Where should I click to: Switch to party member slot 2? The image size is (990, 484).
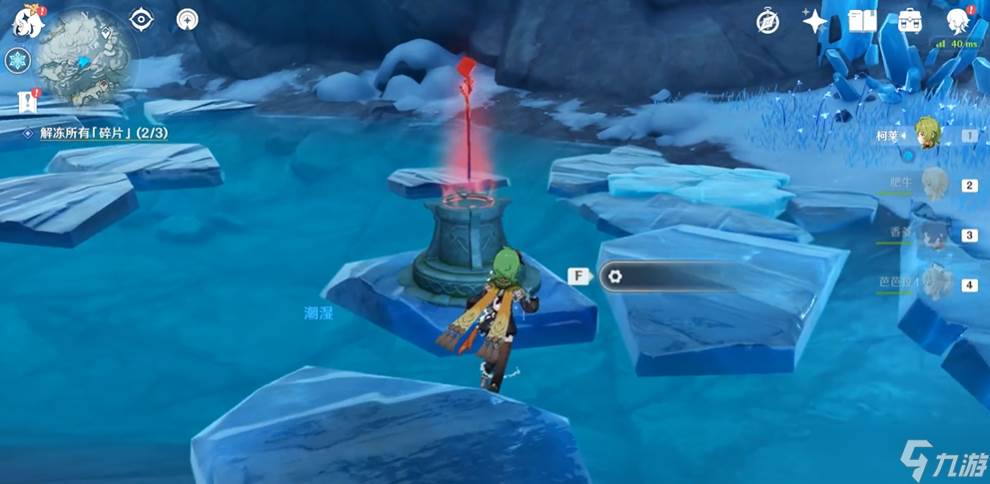click(x=935, y=185)
